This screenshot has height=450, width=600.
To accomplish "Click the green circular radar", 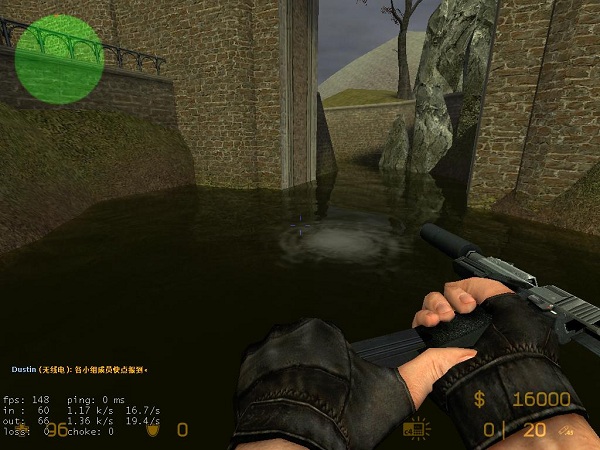I will pos(59,59).
